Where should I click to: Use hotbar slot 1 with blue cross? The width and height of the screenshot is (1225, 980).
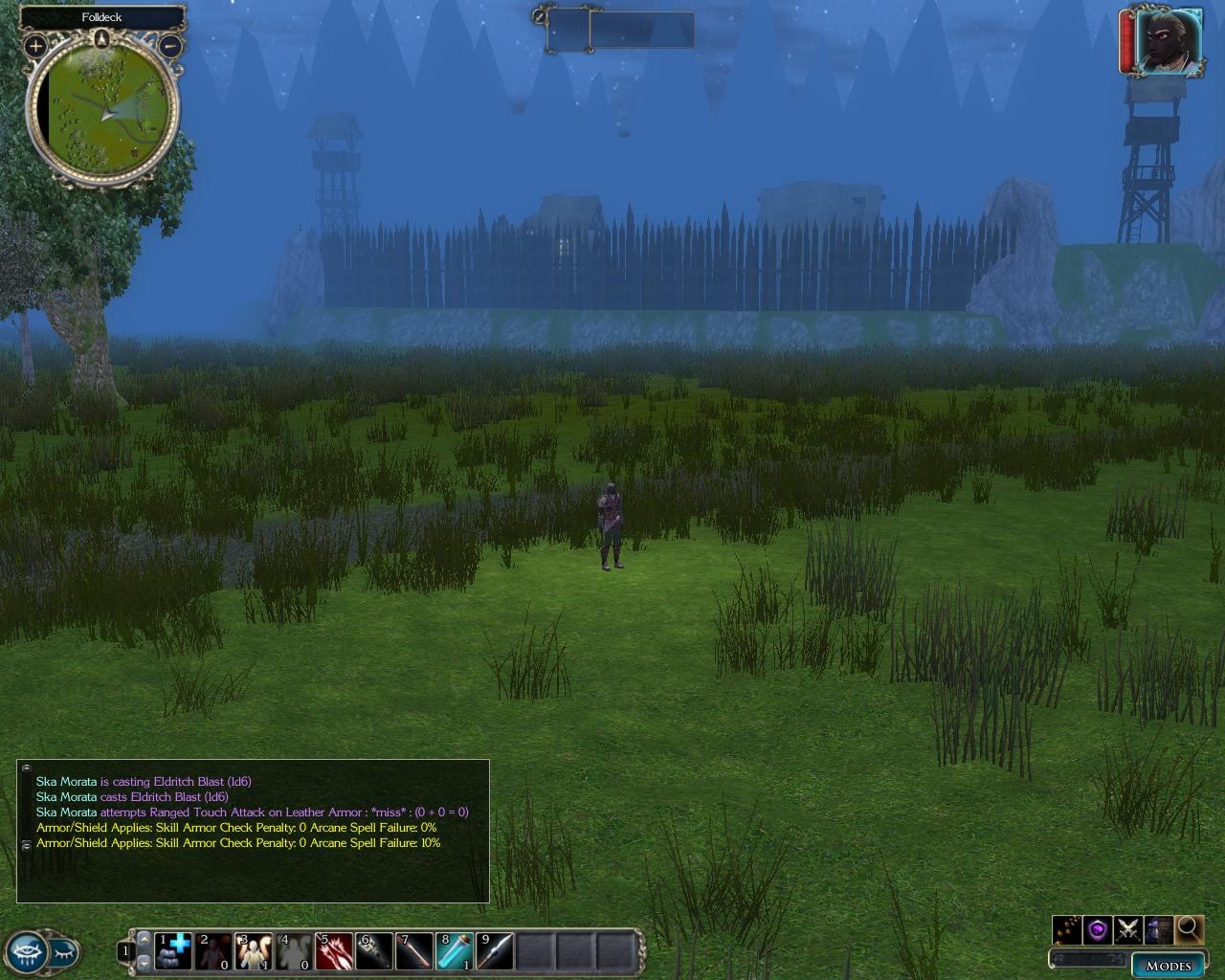coord(173,951)
